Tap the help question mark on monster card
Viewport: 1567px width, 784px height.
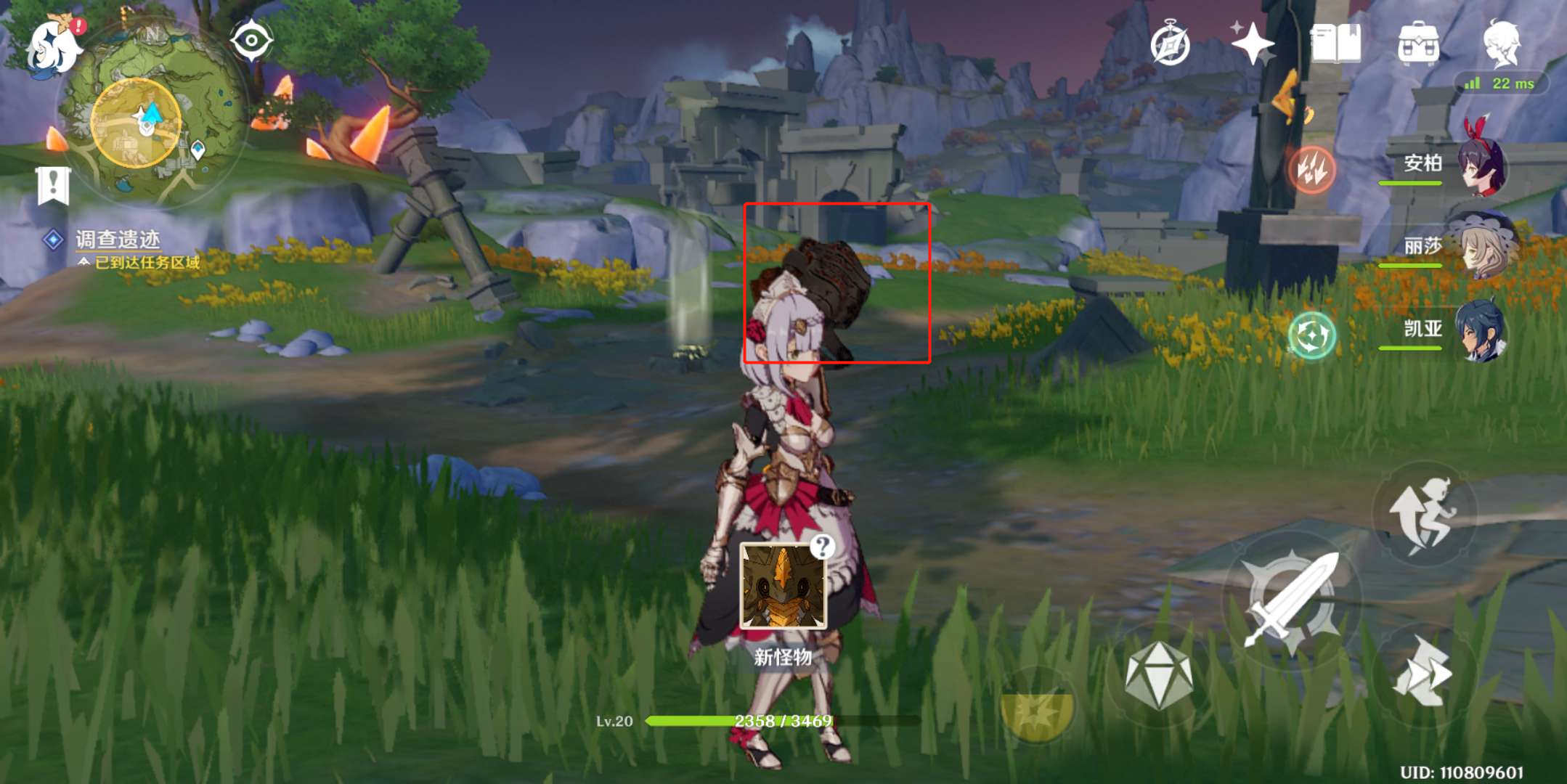pyautogui.click(x=822, y=546)
